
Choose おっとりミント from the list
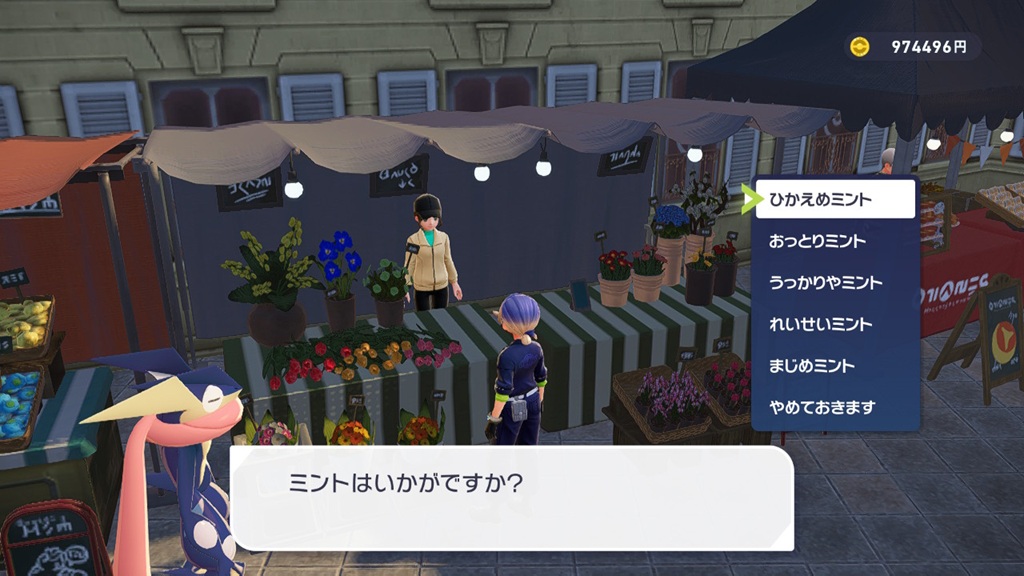point(835,241)
